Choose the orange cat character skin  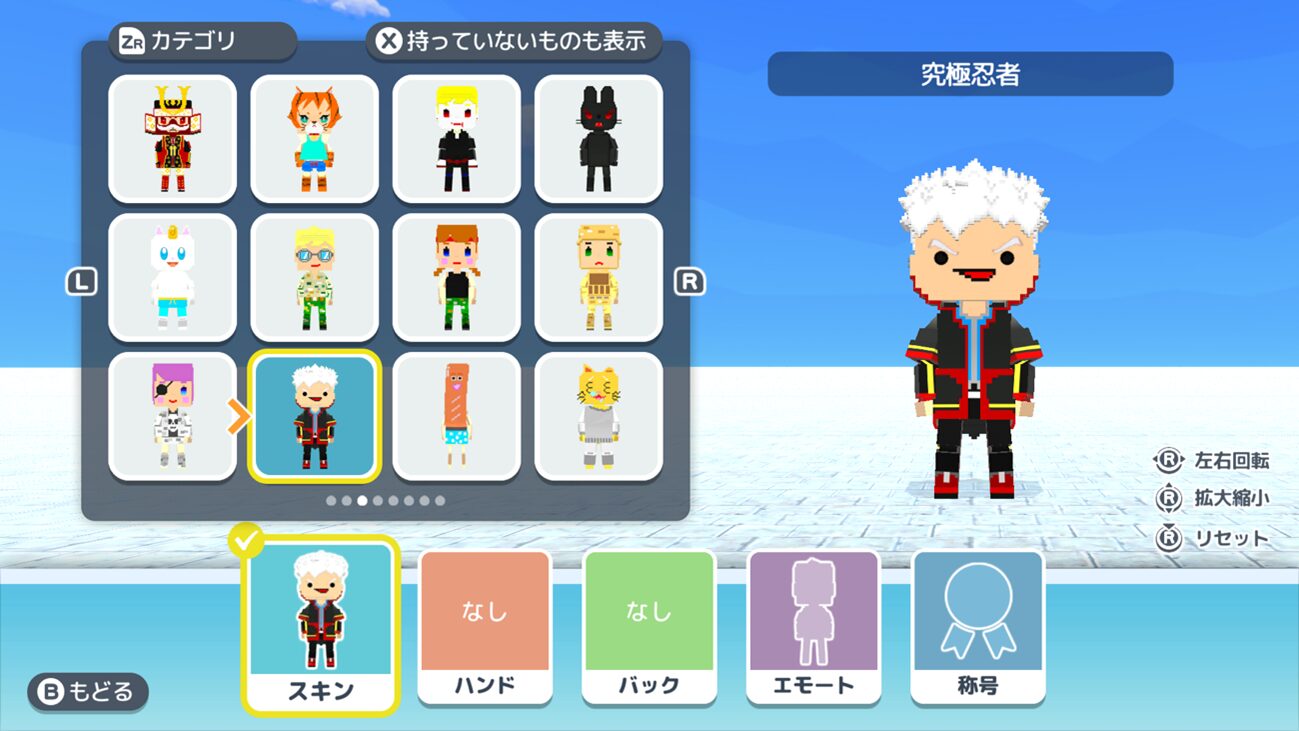tap(314, 140)
